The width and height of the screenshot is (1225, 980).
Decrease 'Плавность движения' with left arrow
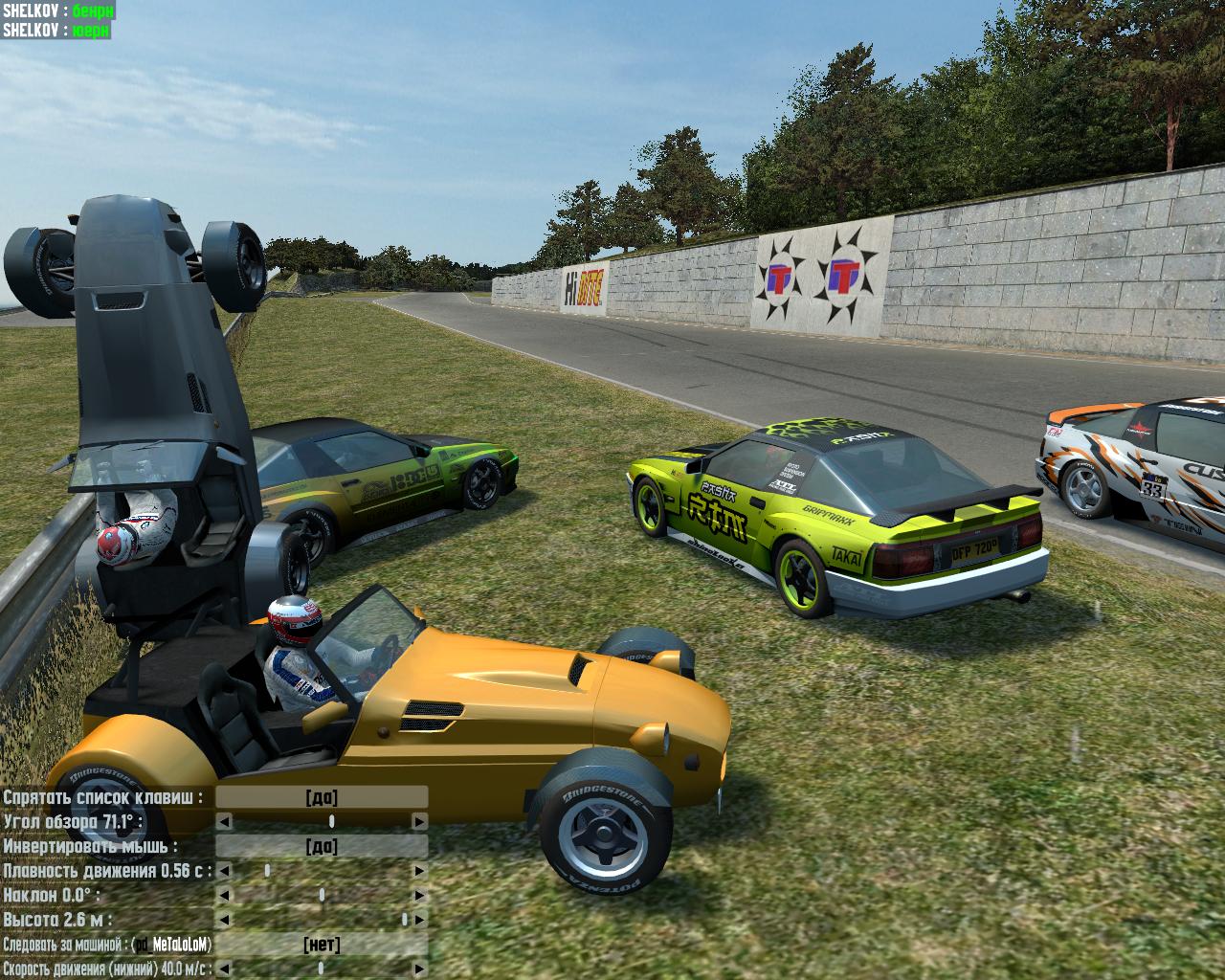pos(223,871)
